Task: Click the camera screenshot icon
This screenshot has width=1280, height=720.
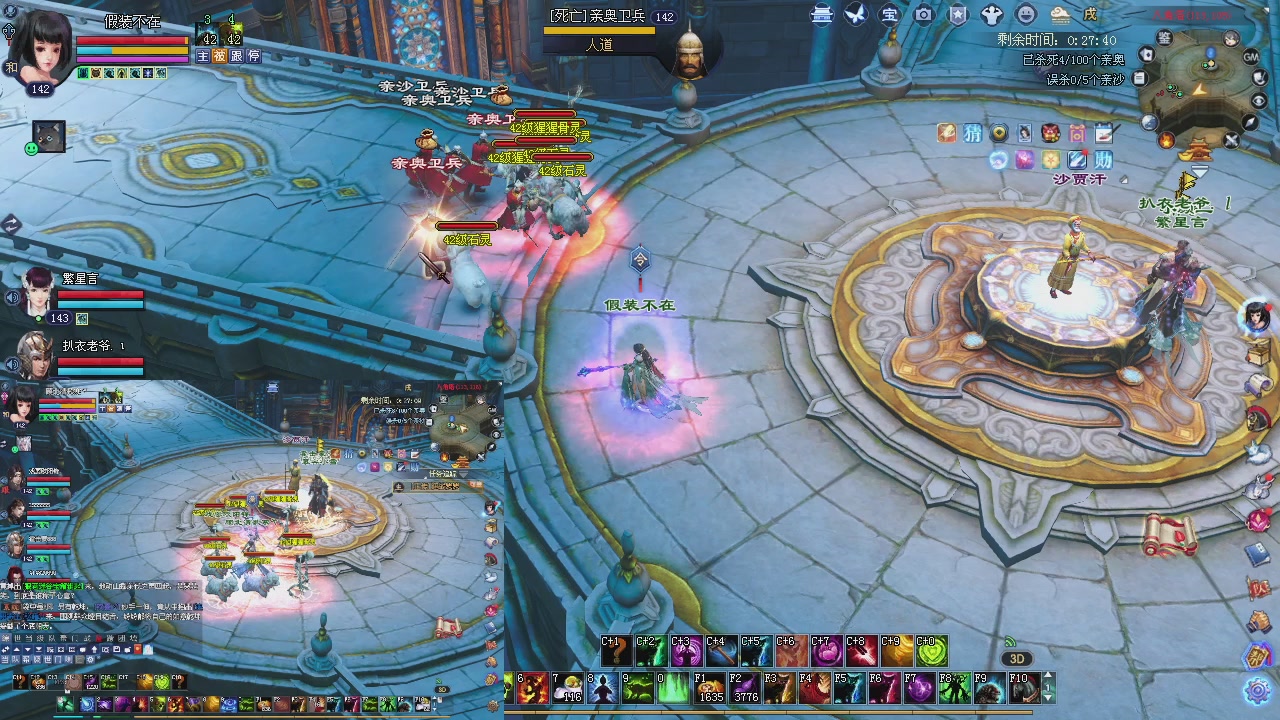Action: click(x=924, y=15)
